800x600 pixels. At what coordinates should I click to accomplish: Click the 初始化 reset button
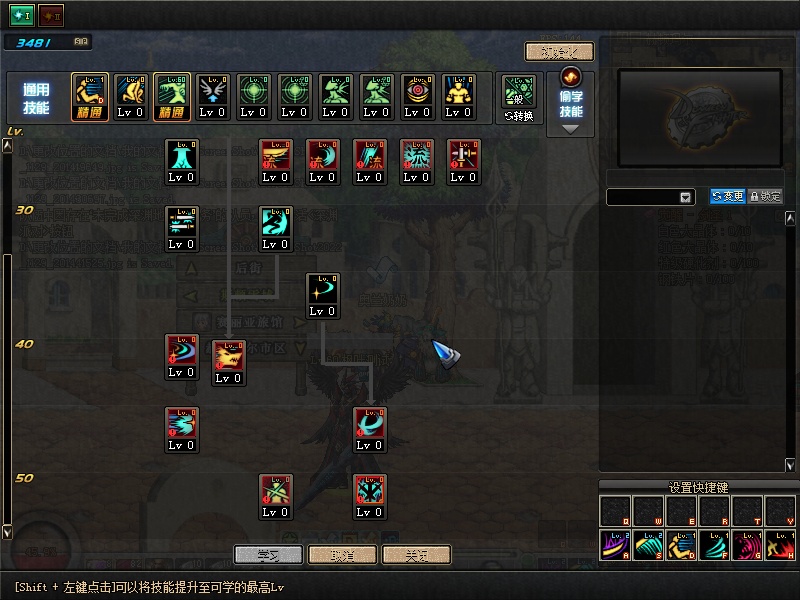pos(559,51)
